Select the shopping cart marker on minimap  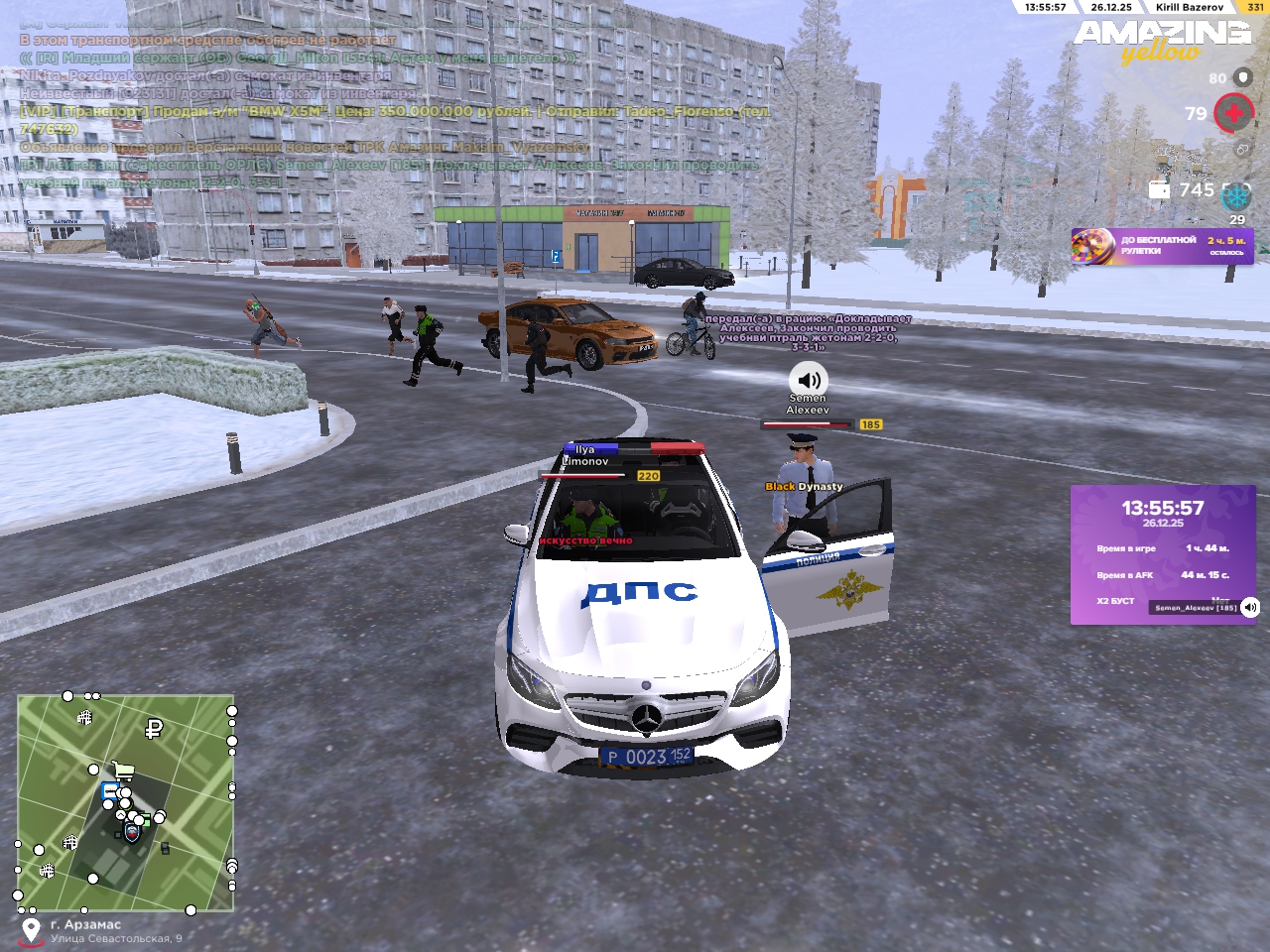pyautogui.click(x=123, y=770)
